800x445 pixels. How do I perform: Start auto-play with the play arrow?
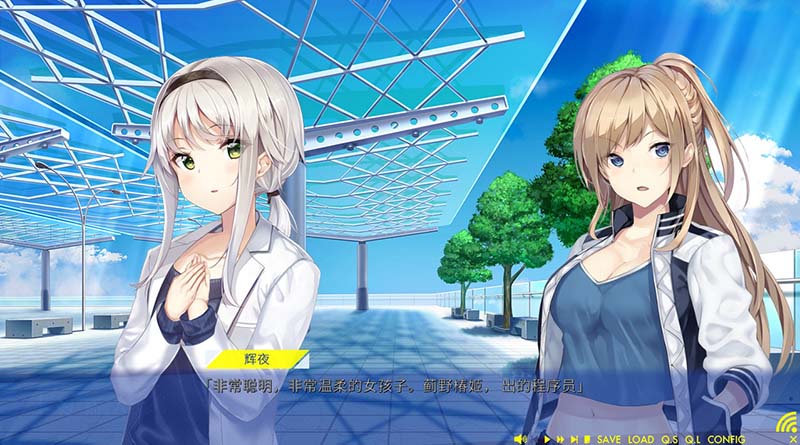click(547, 439)
